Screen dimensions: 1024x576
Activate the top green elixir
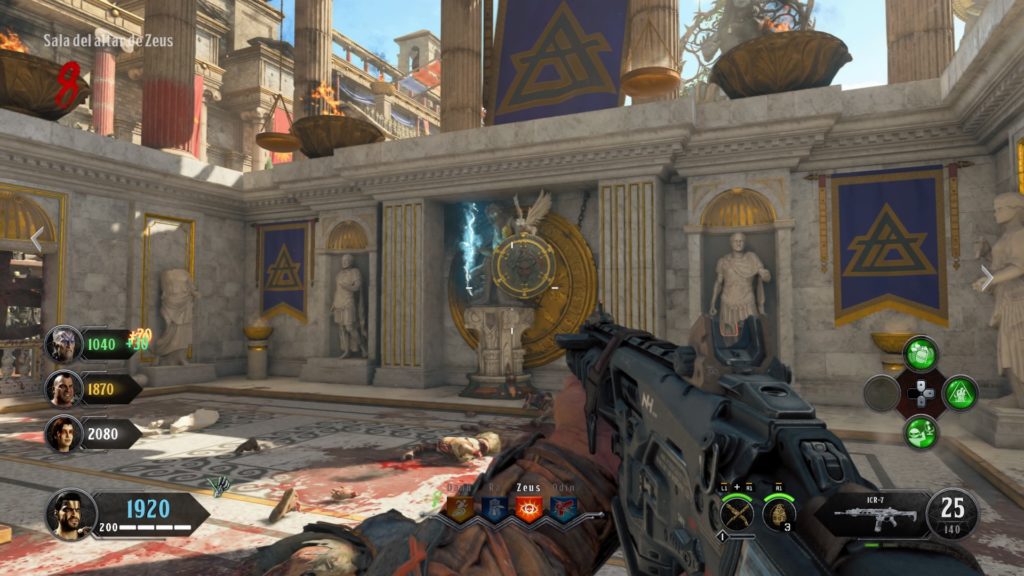pos(920,354)
